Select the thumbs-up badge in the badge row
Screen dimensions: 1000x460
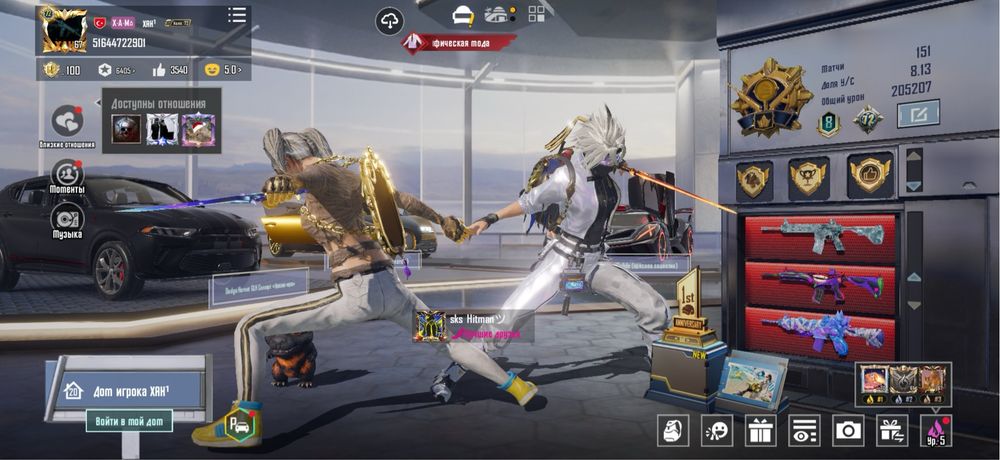click(x=870, y=177)
